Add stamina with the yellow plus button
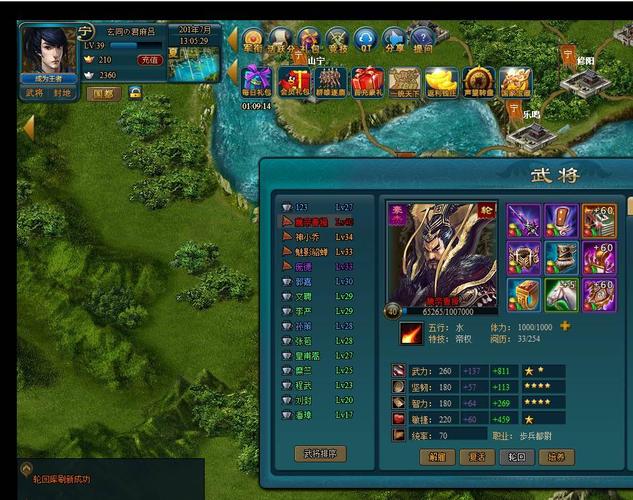The height and width of the screenshot is (500, 633). click(565, 326)
